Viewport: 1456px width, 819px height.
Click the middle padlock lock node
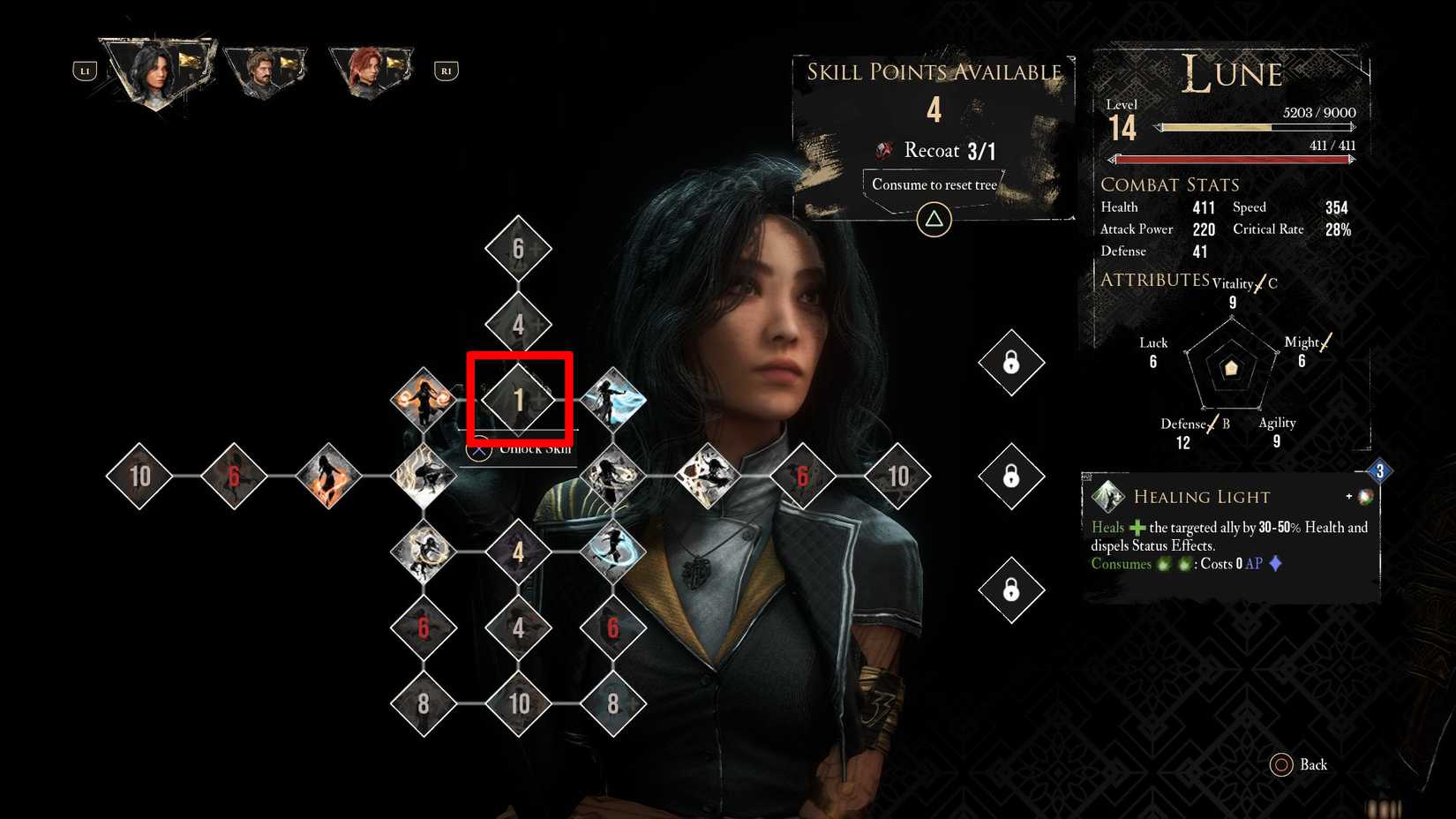point(1012,475)
